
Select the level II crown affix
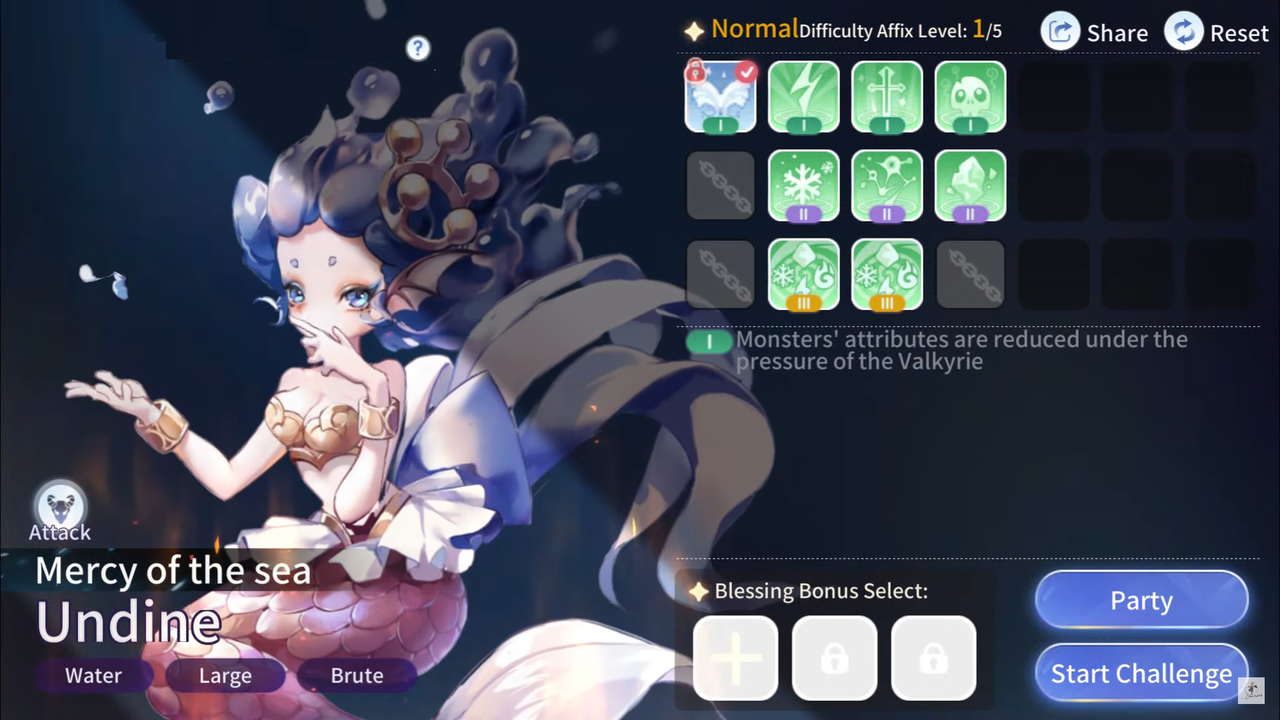(887, 185)
